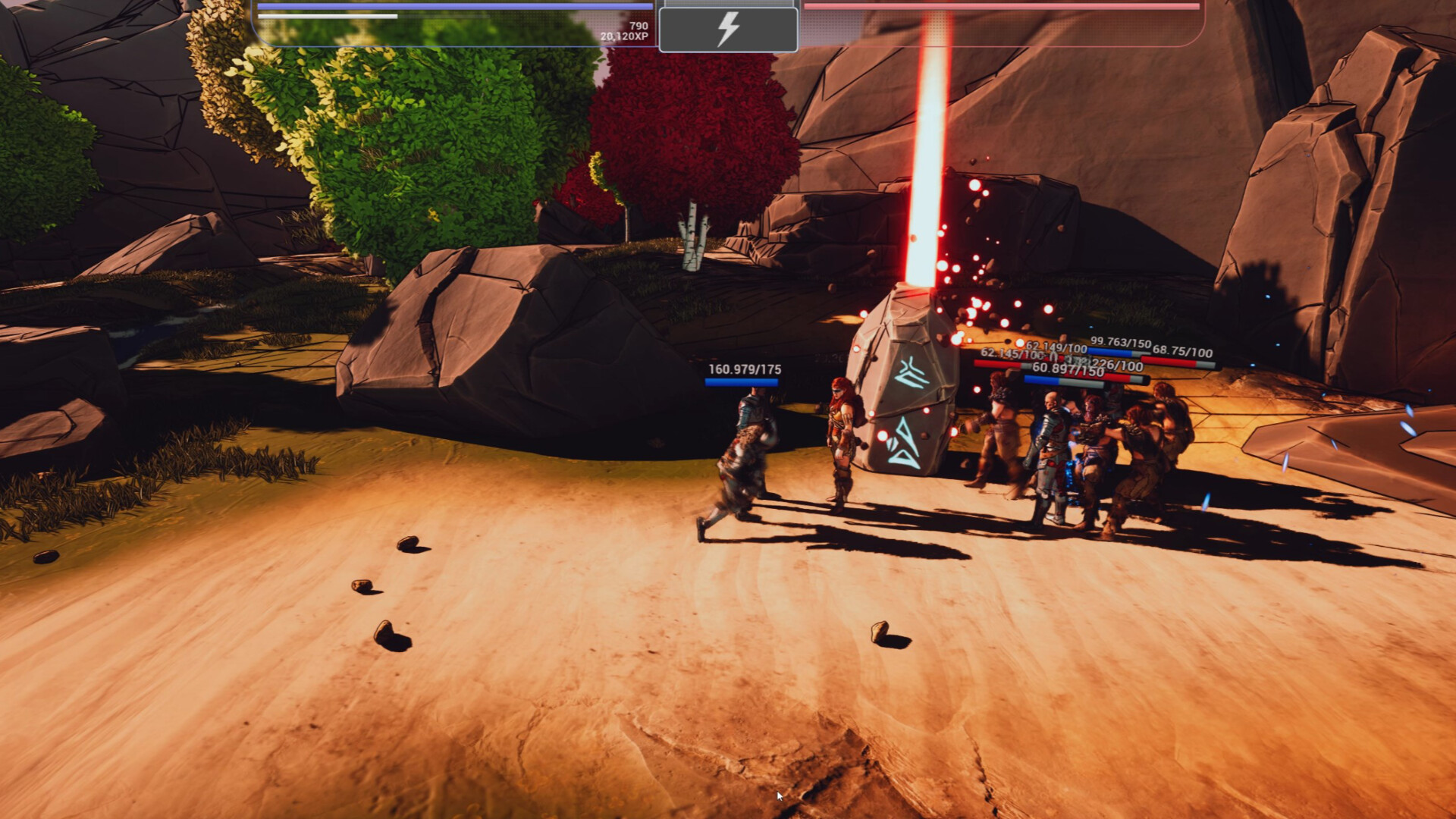Activate the lightning bolt ability icon
1456x819 pixels.
point(730,28)
